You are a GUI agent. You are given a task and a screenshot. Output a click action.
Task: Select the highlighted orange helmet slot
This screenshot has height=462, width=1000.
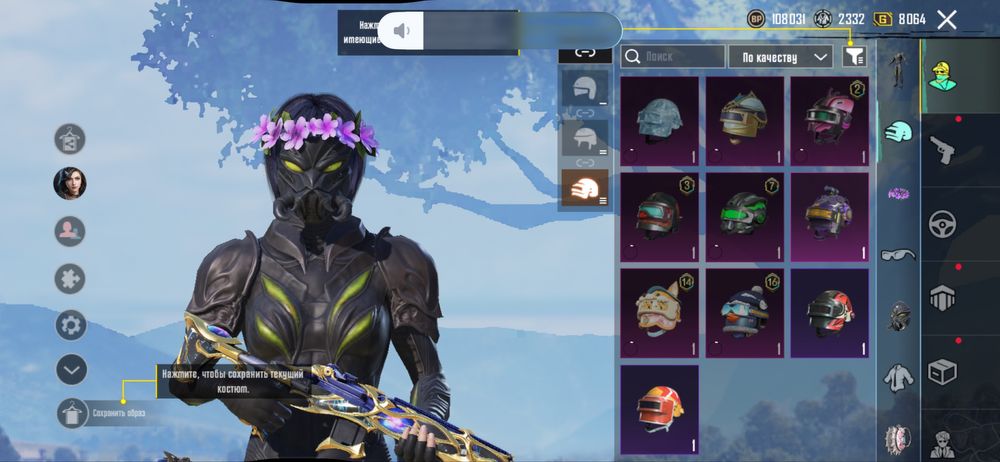click(x=584, y=187)
